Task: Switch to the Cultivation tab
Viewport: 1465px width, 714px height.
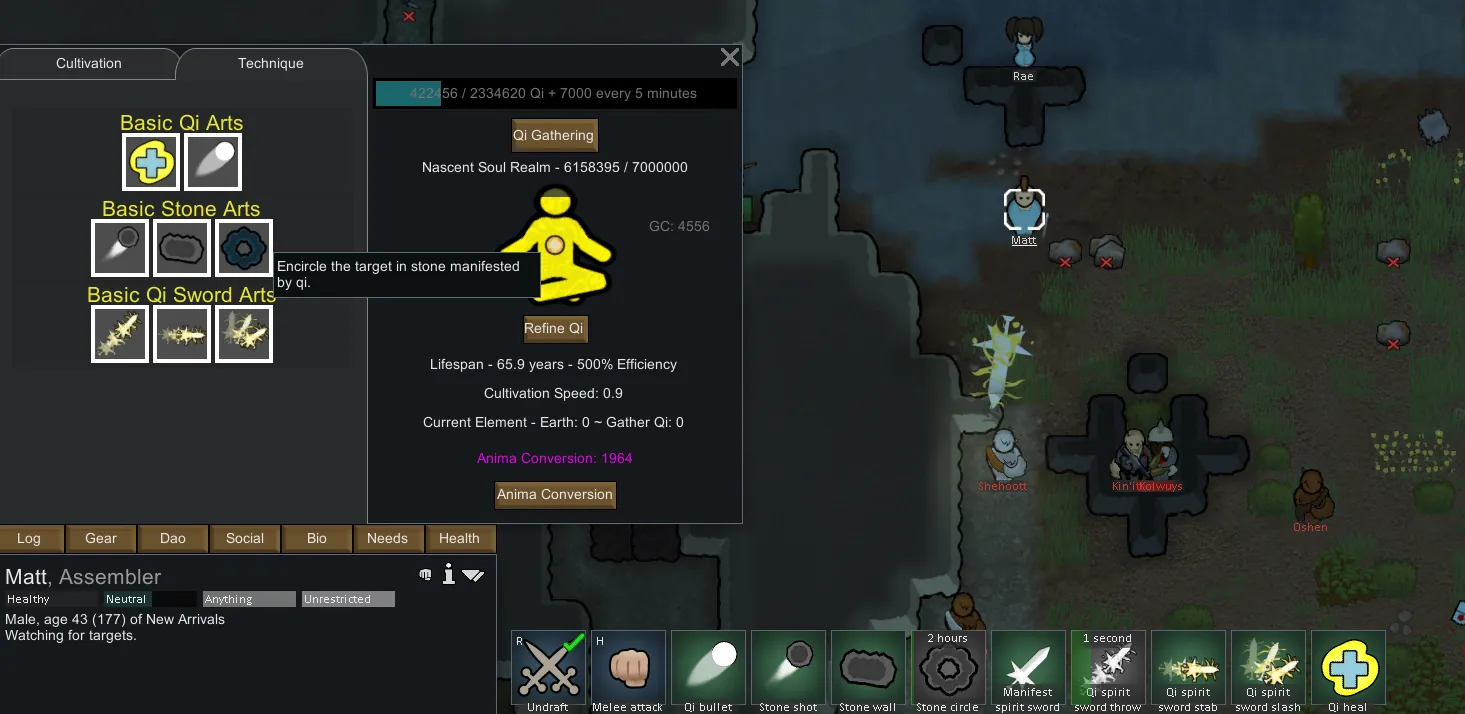Action: (89, 63)
